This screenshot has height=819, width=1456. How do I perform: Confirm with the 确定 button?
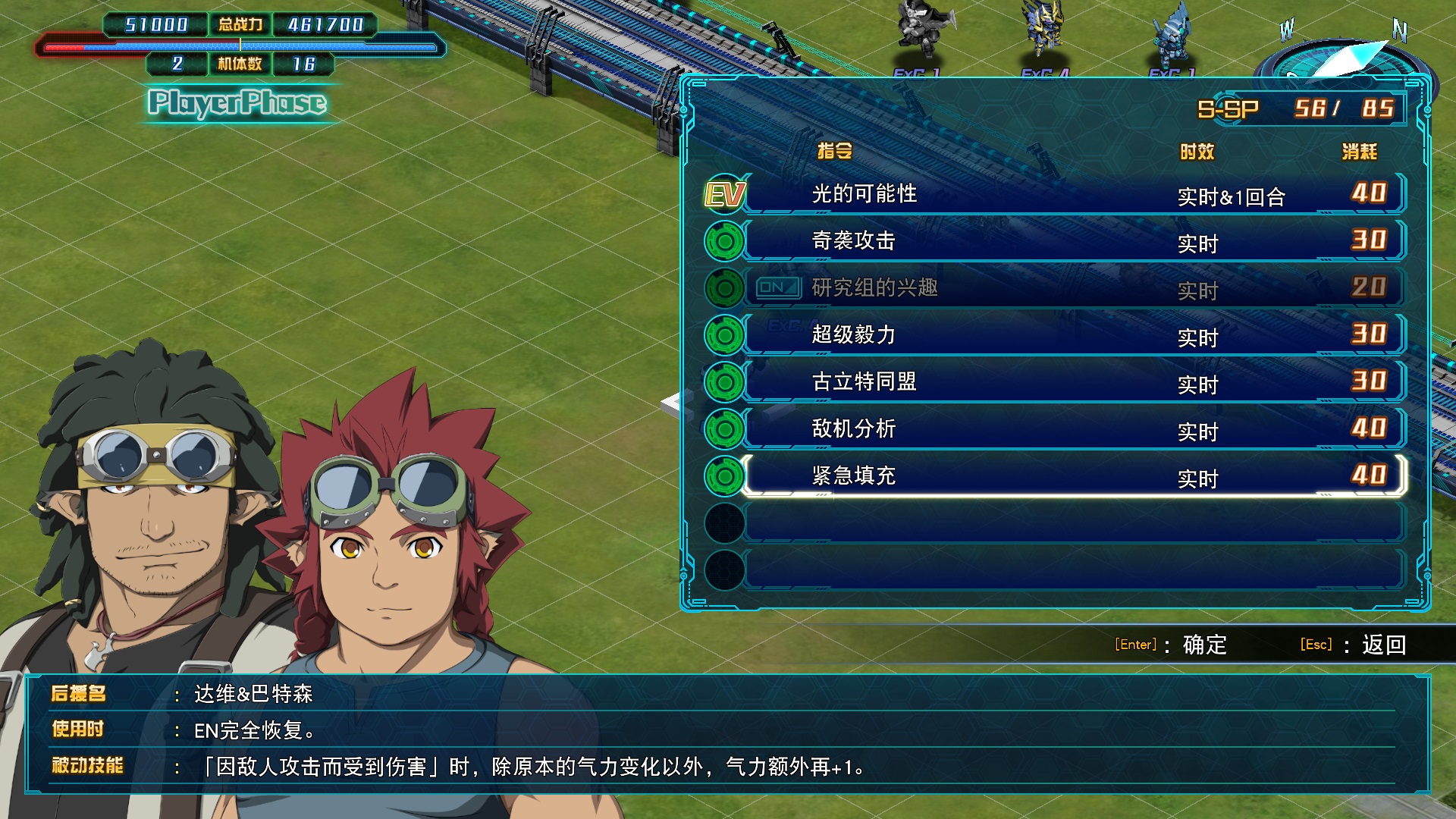tap(1203, 645)
